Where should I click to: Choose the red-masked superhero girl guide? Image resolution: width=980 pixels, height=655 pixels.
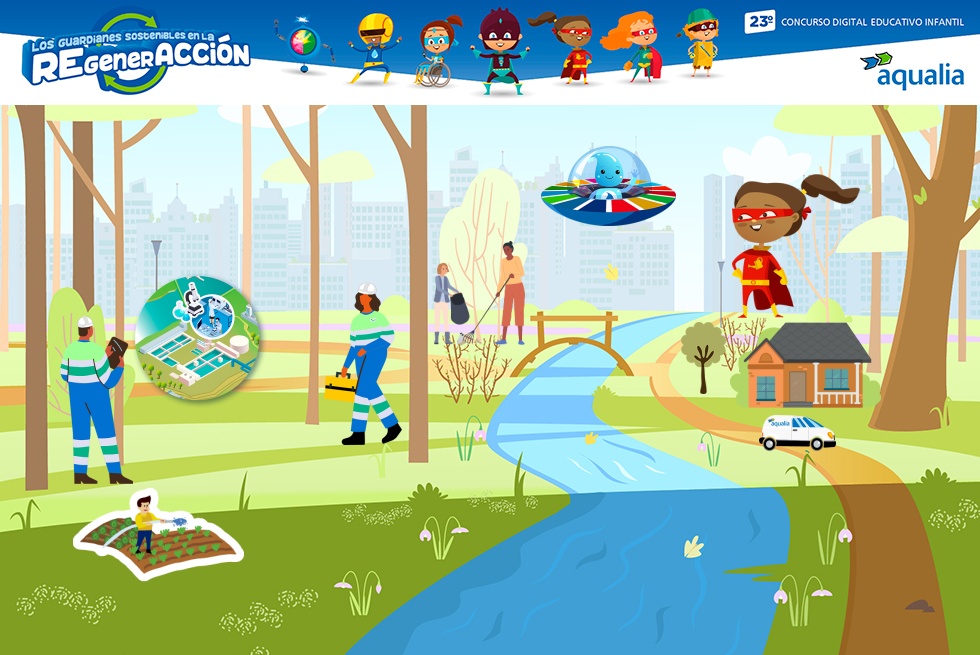[x=766, y=245]
